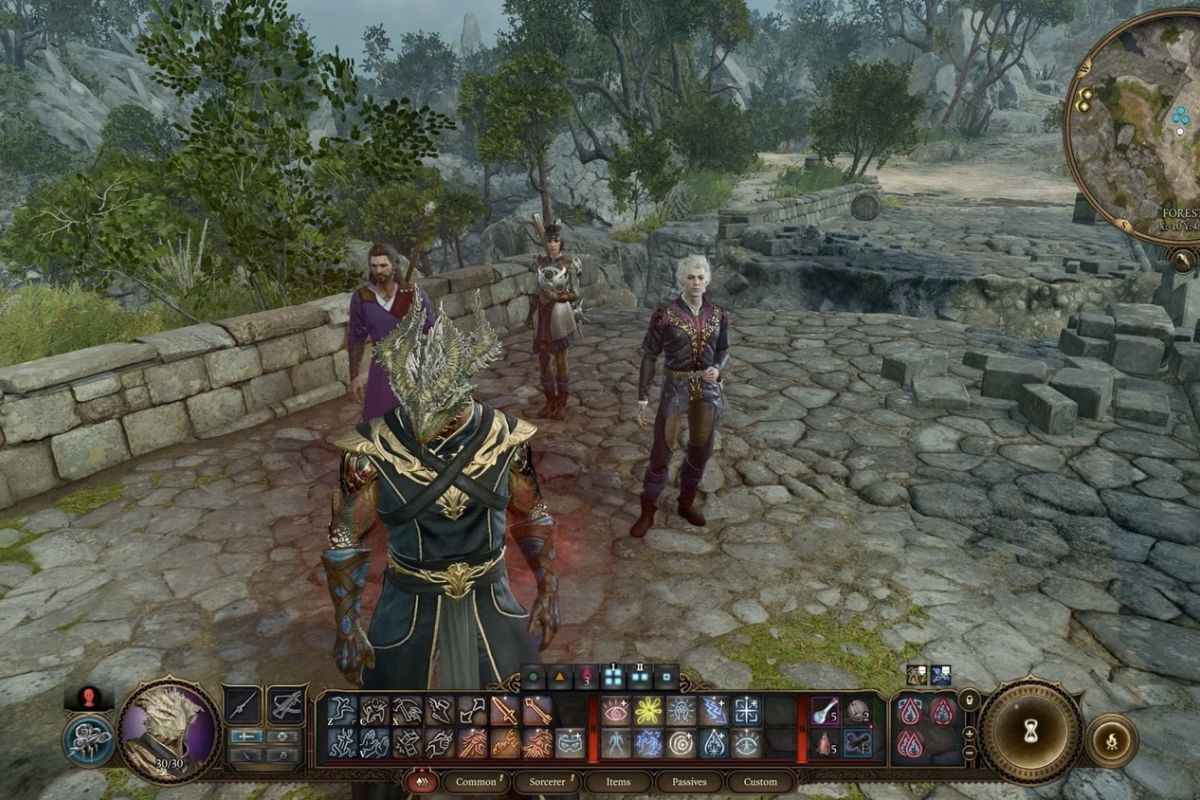
Task: Add a hotbar row with plus button
Action: 969,732
